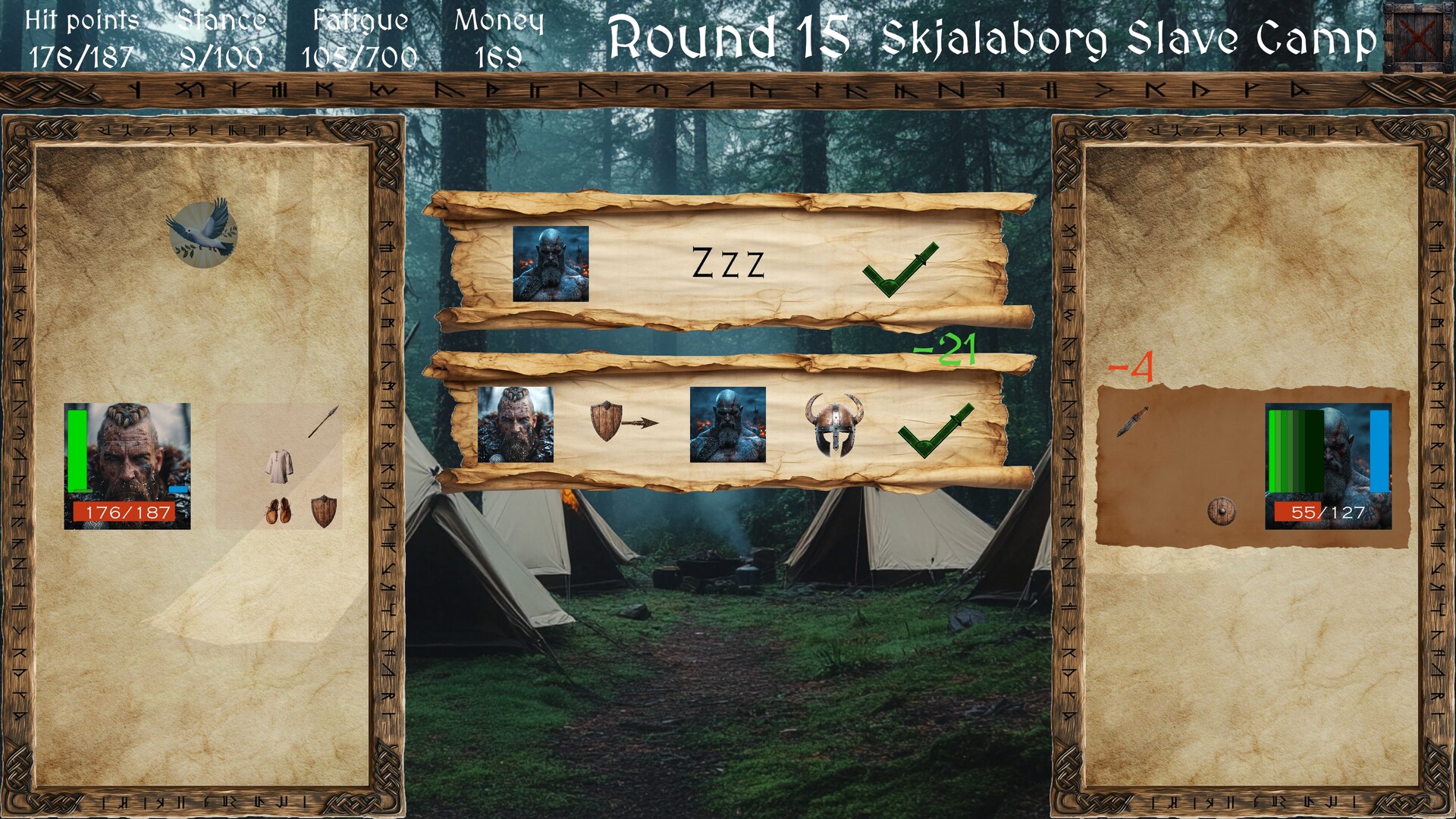Screen dimensions: 1456x819
Task: Click the Money counter showing 169
Action: point(500,34)
